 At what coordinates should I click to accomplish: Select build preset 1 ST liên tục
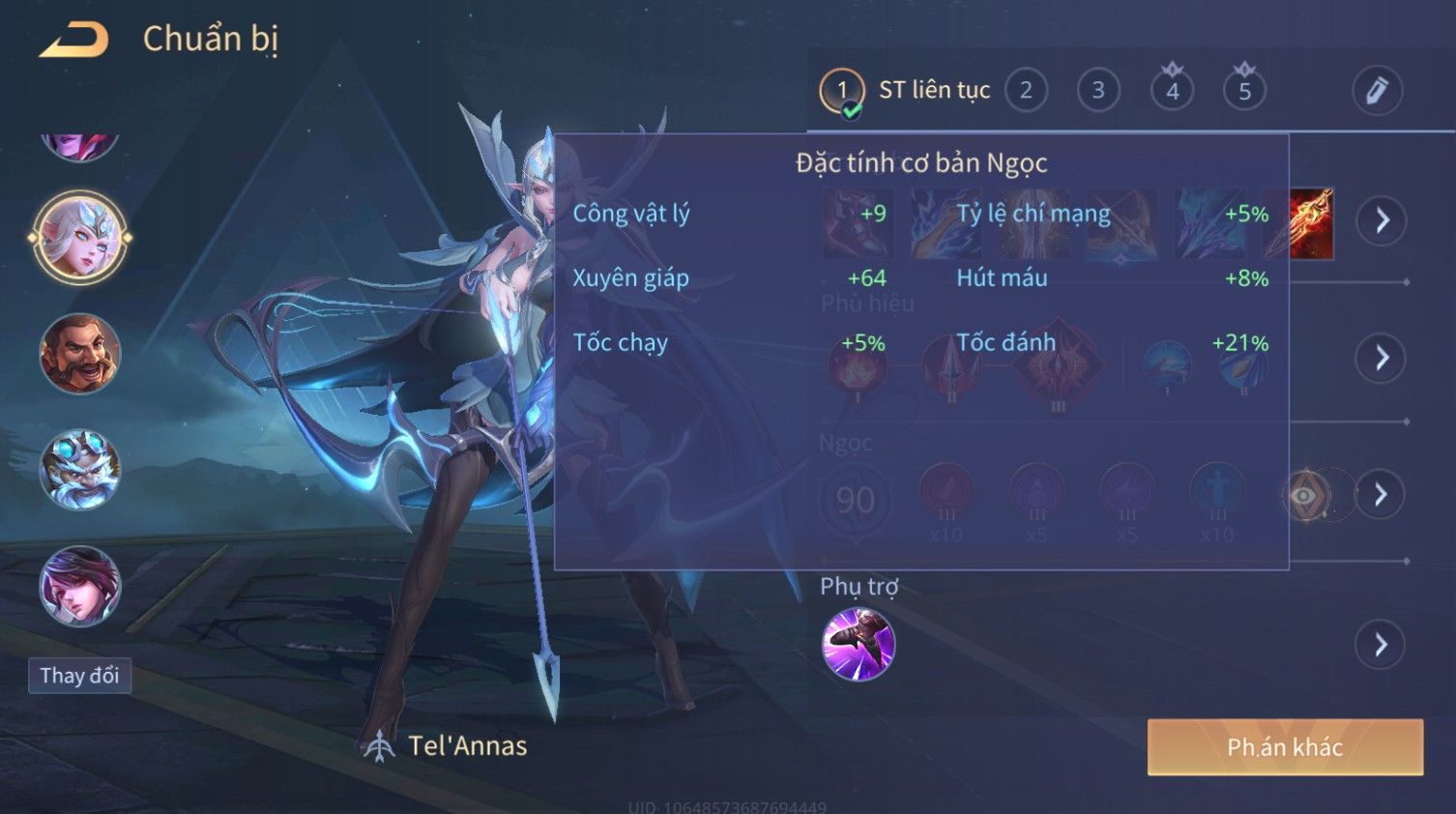click(x=842, y=91)
